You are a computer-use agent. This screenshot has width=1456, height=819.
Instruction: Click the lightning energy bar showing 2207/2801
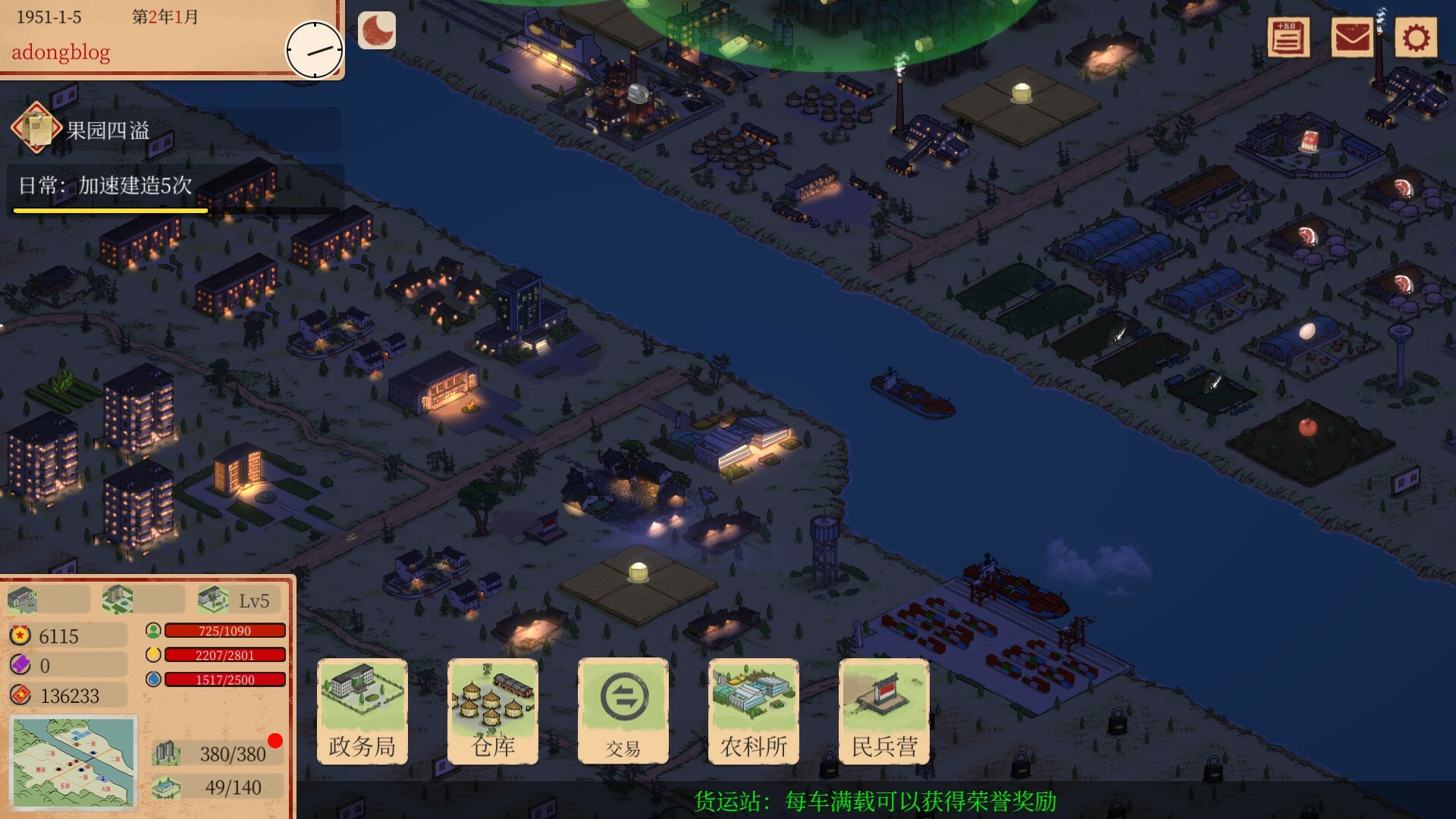tap(224, 655)
